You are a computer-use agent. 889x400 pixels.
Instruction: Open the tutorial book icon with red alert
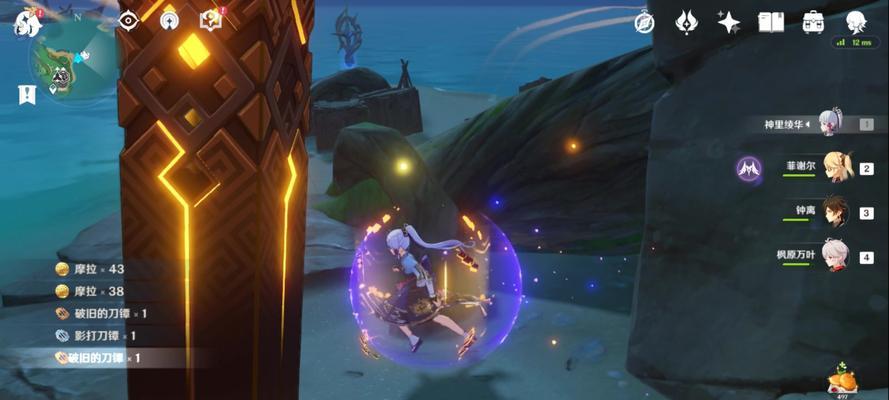pos(210,20)
